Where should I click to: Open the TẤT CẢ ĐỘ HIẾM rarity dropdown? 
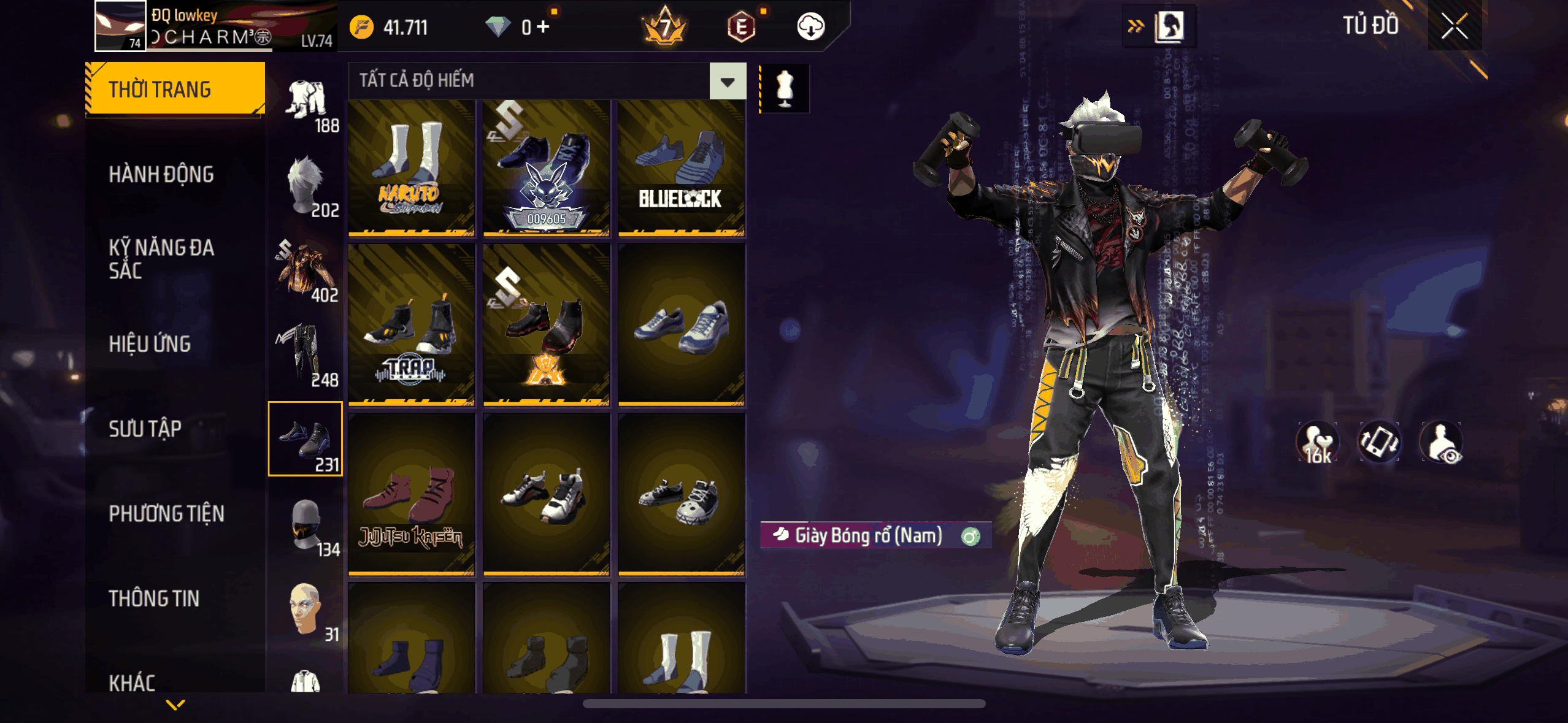point(728,81)
